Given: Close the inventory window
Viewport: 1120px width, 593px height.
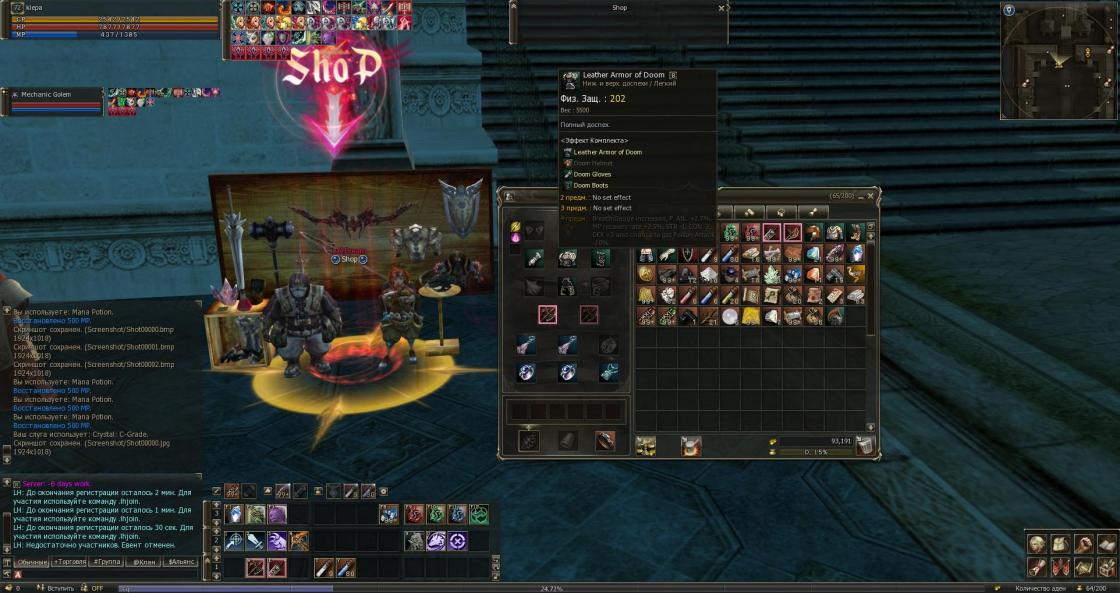Looking at the screenshot, I should [x=871, y=195].
